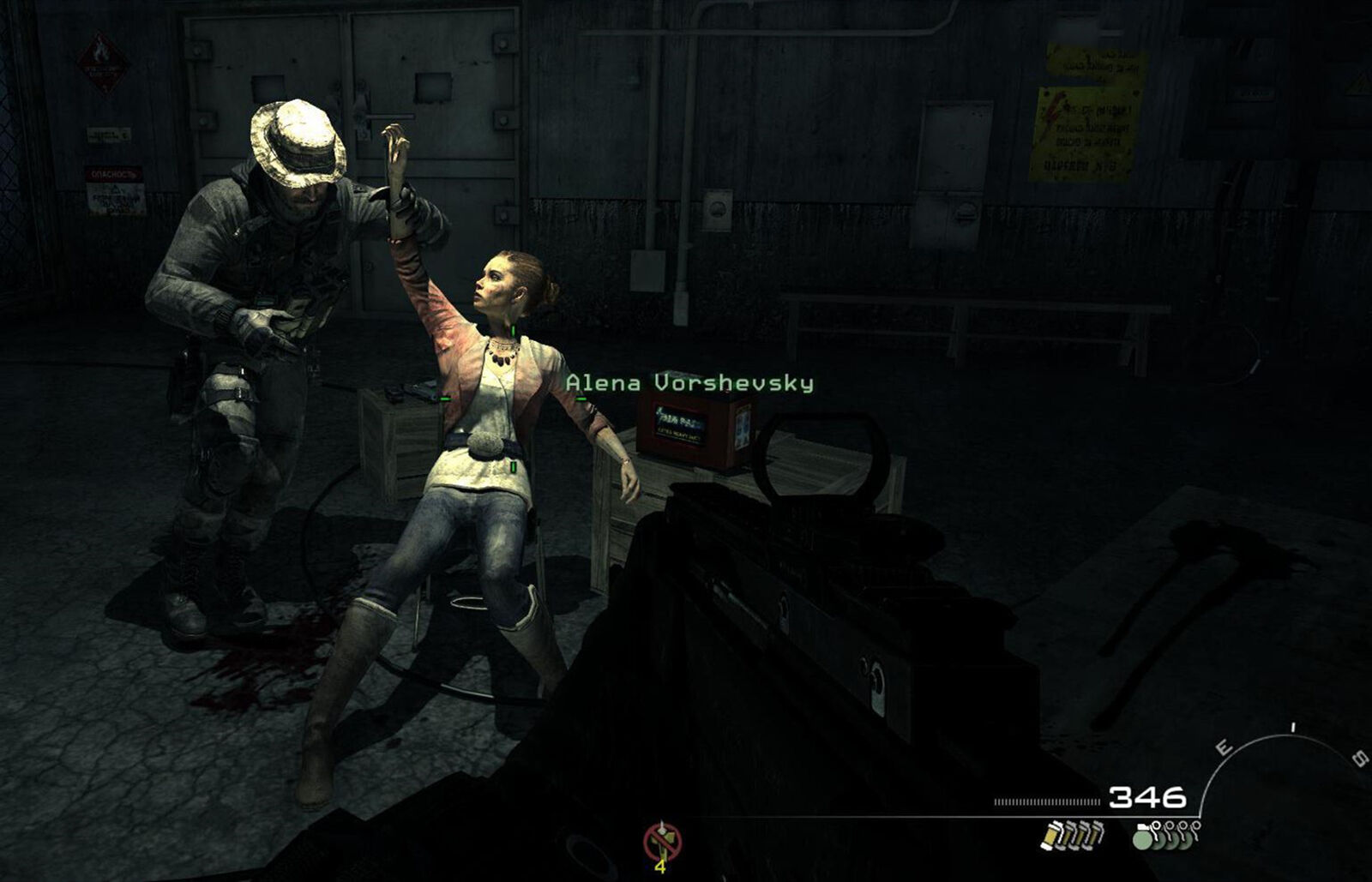Click the red crossed-out equipment icon
This screenshot has width=1372, height=882.
pos(662,841)
